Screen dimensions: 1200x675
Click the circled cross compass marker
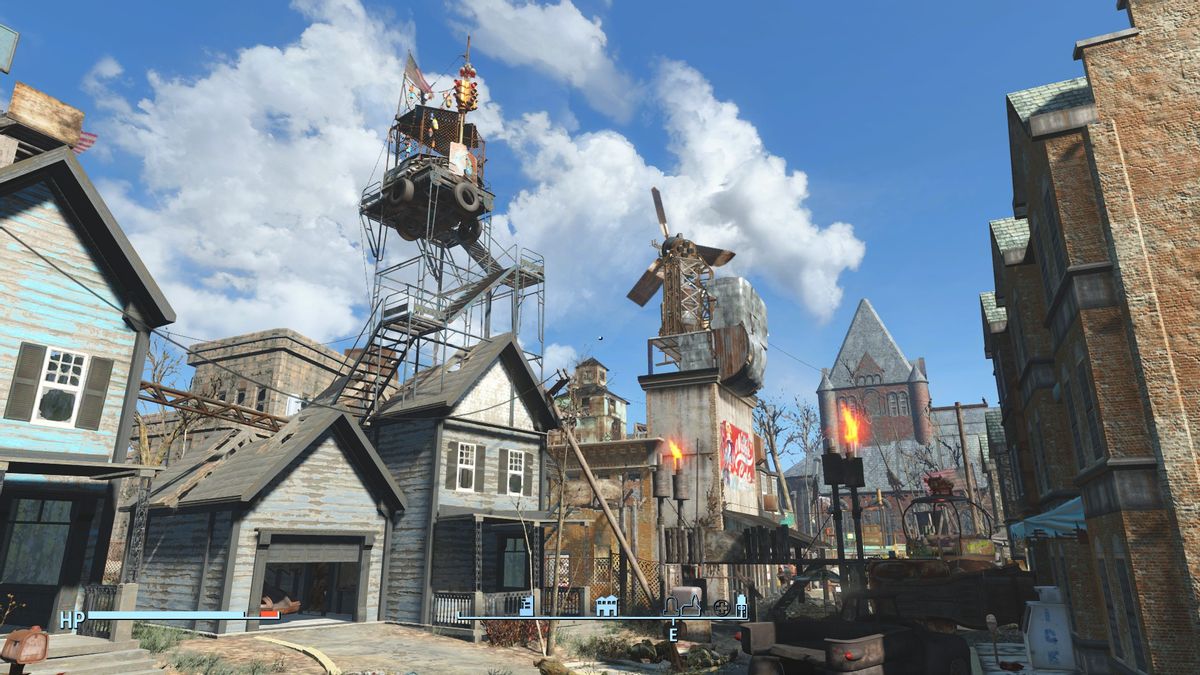coord(721,607)
